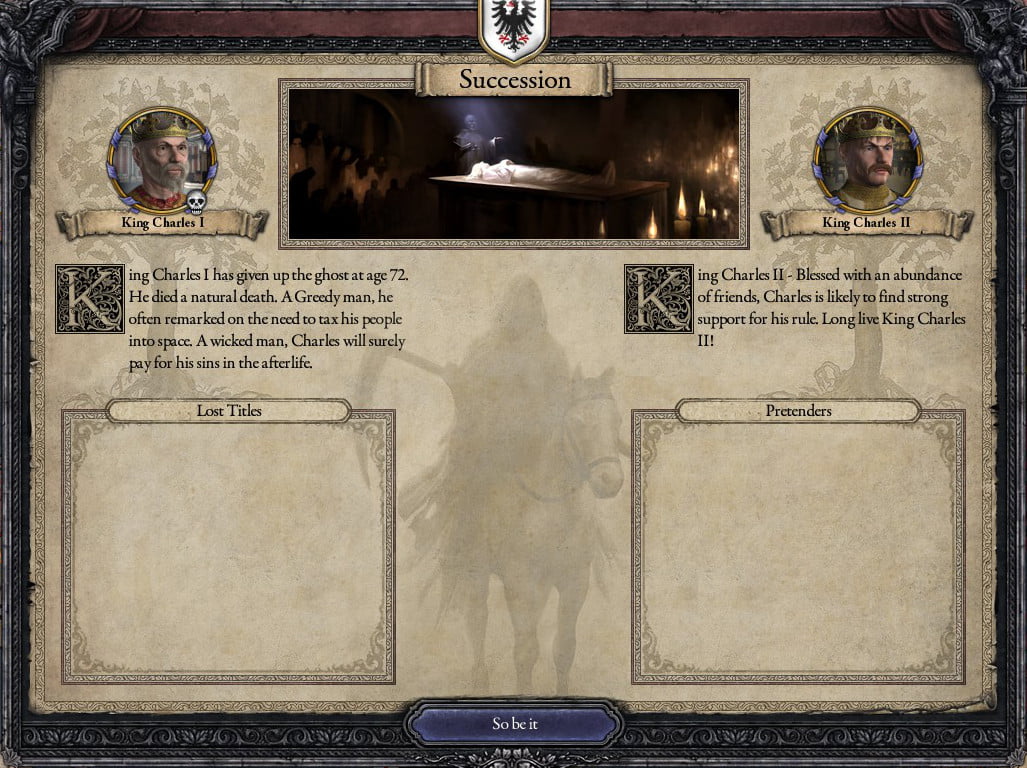Confirm succession with So be it
The height and width of the screenshot is (768, 1027).
point(515,724)
